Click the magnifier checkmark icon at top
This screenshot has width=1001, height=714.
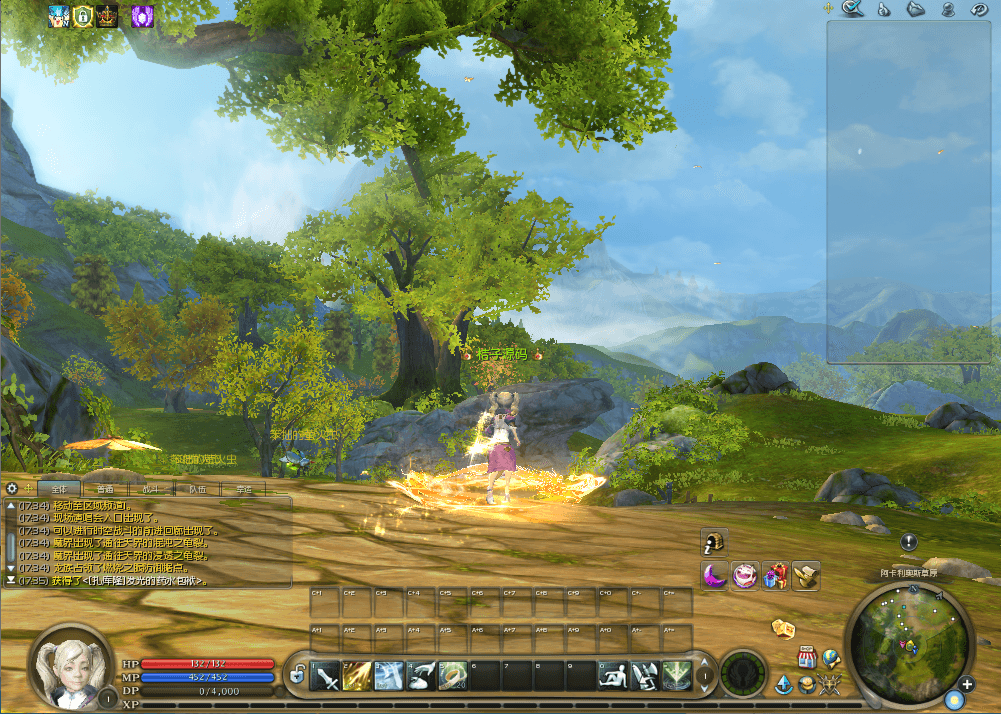[852, 9]
